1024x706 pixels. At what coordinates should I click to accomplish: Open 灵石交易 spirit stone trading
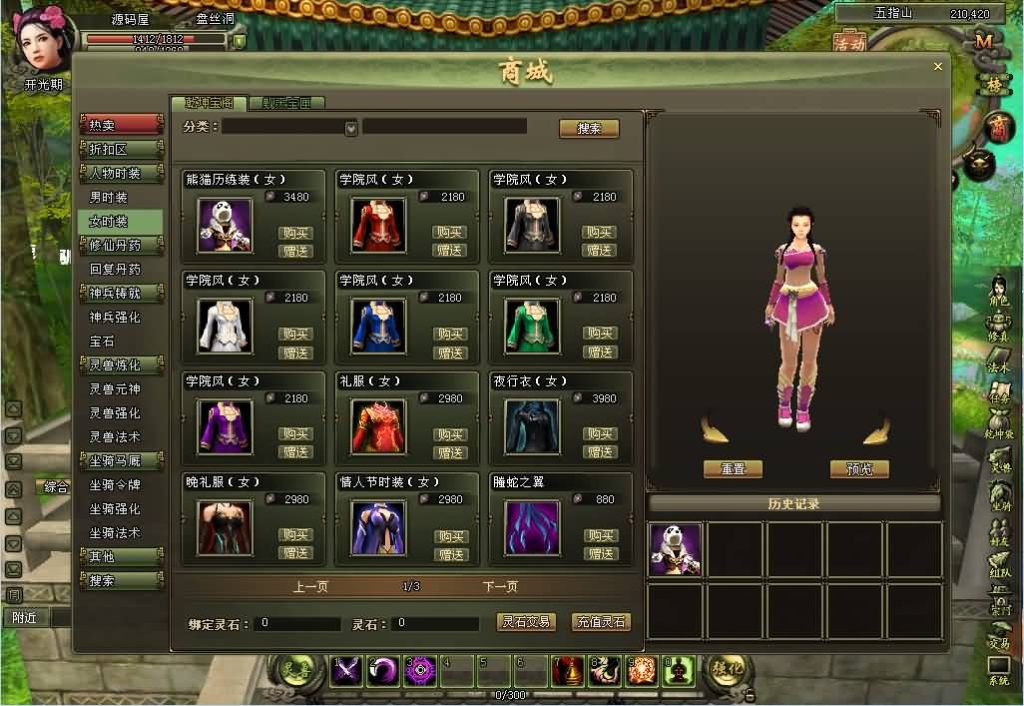pyautogui.click(x=526, y=622)
